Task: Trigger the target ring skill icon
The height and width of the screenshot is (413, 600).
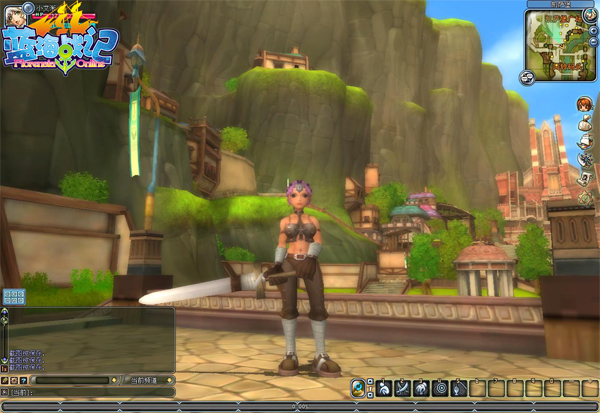Action: [440, 388]
